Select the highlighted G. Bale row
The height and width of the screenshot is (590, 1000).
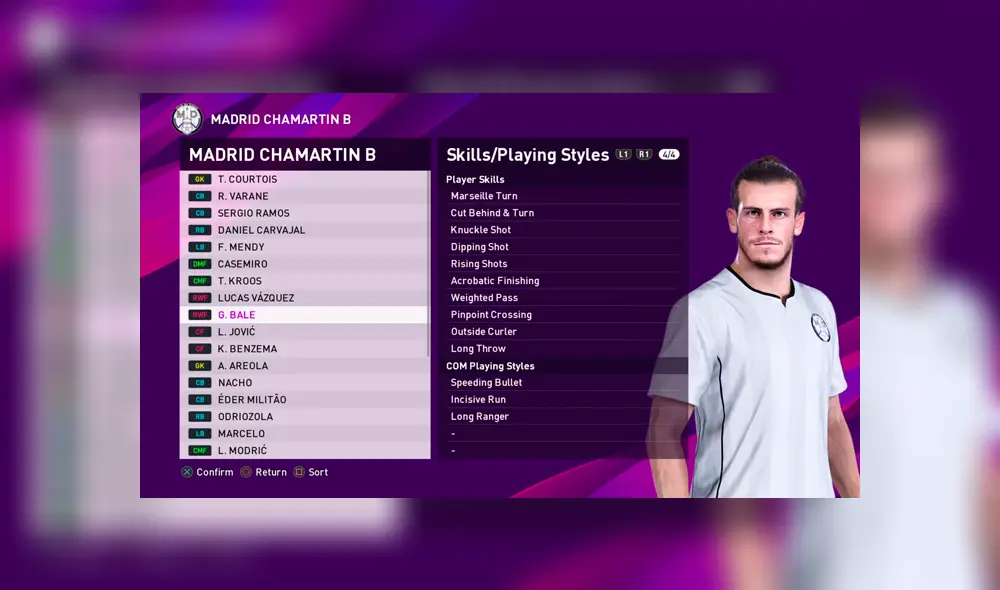(x=304, y=315)
